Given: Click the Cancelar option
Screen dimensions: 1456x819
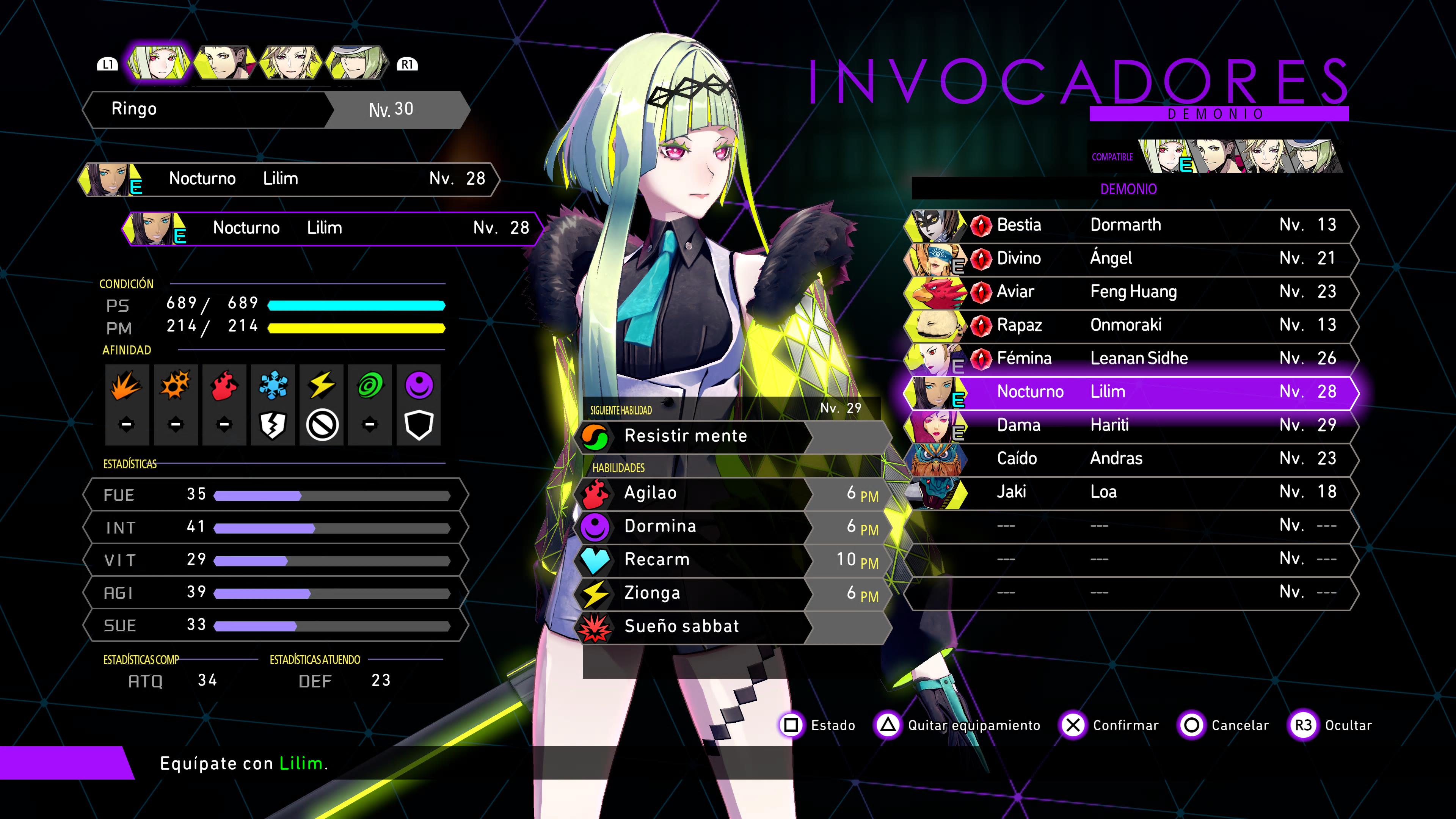Looking at the screenshot, I should tap(1224, 725).
